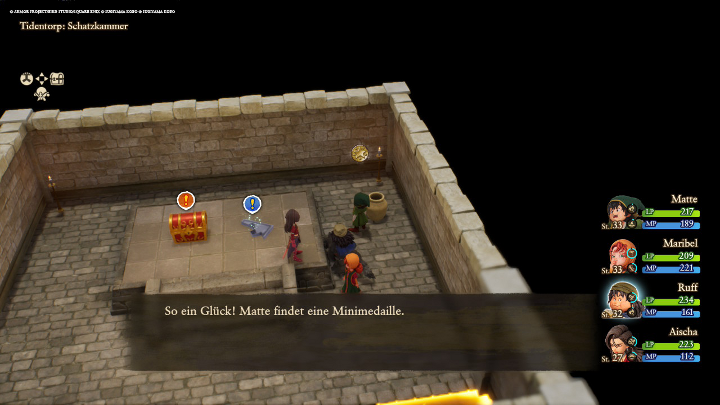This screenshot has width=720, height=405.
Task: Open the map shortcut icon
Action: click(x=57, y=78)
